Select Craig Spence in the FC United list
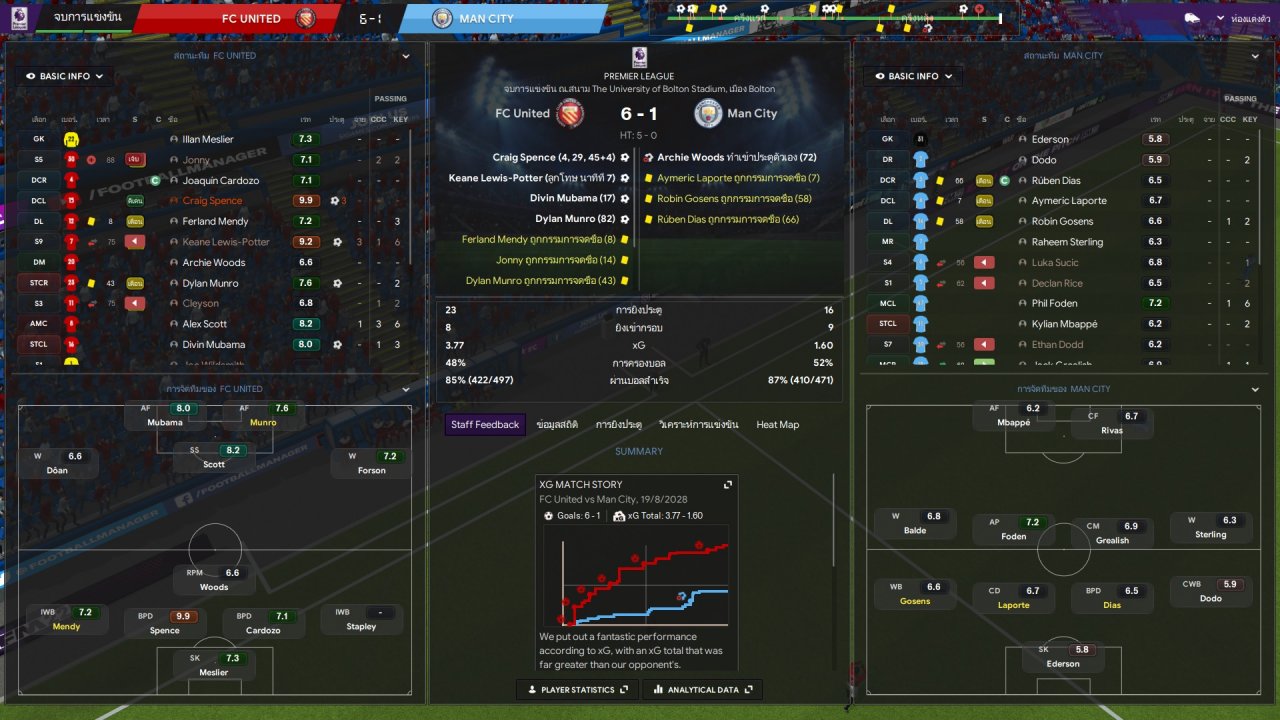The width and height of the screenshot is (1280, 720). click(x=212, y=201)
